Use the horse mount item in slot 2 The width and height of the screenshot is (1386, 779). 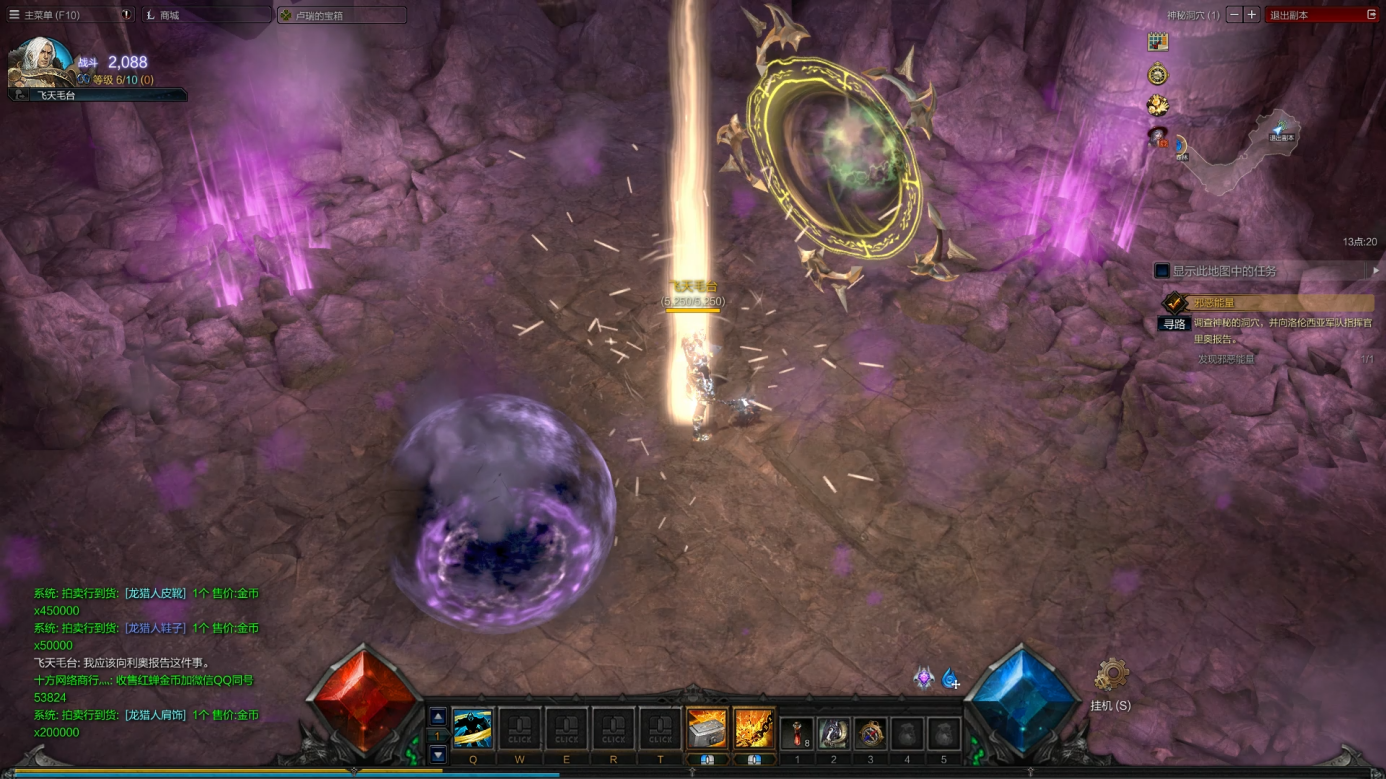point(833,733)
